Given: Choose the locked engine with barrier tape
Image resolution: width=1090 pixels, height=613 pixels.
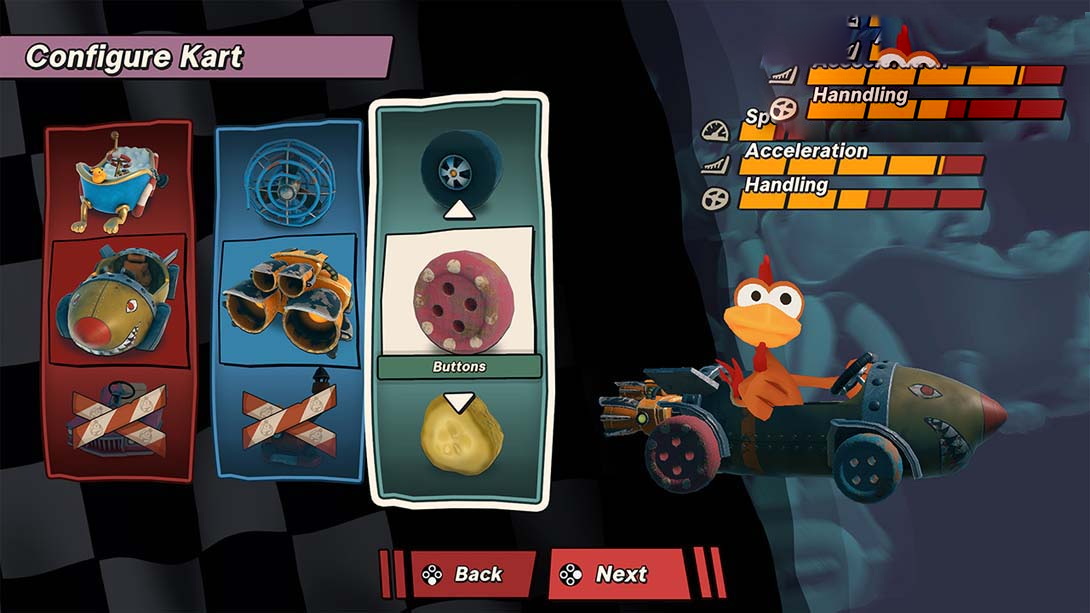Looking at the screenshot, I should (288, 418).
